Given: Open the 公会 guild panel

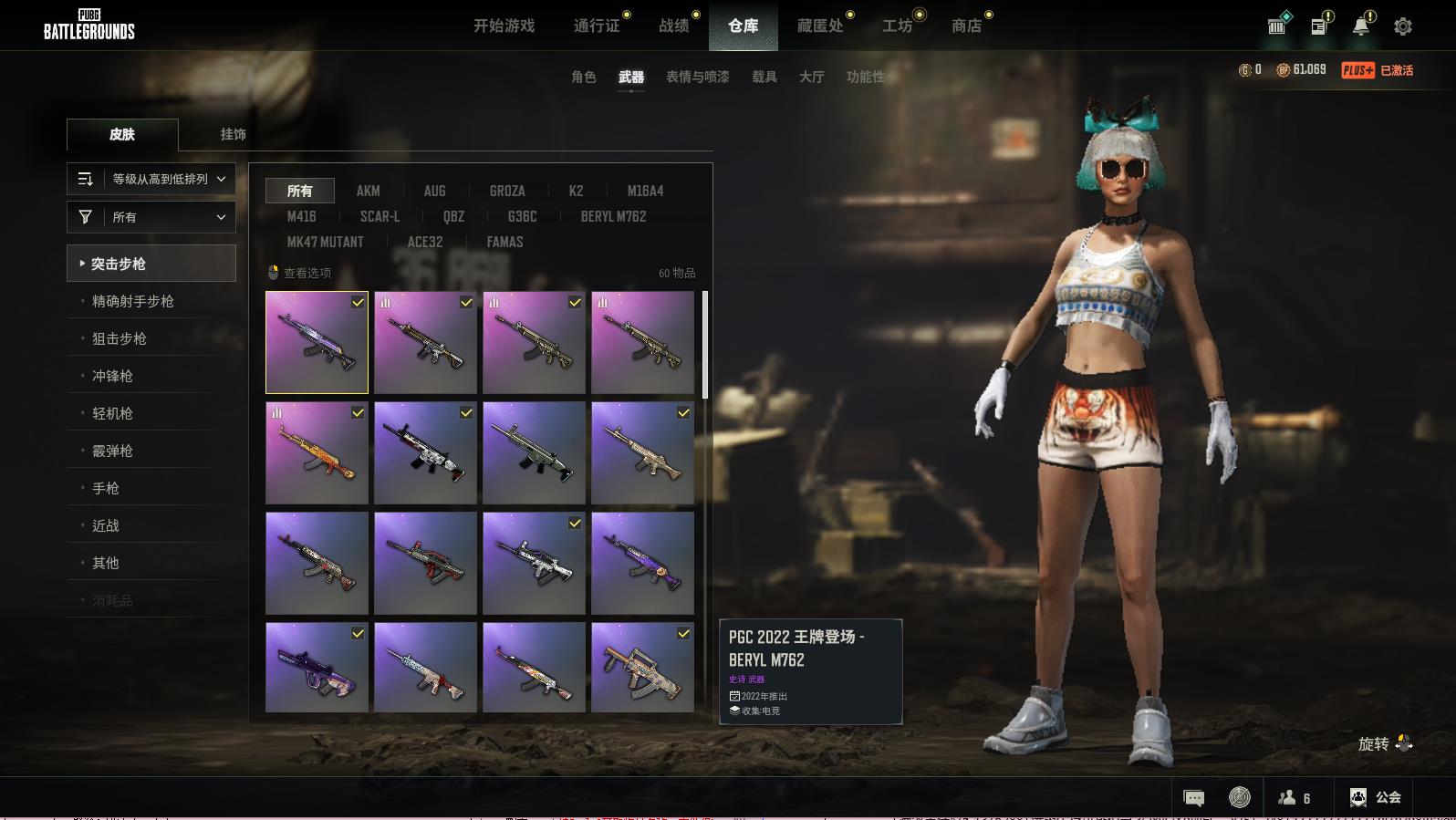Looking at the screenshot, I should click(x=1376, y=797).
